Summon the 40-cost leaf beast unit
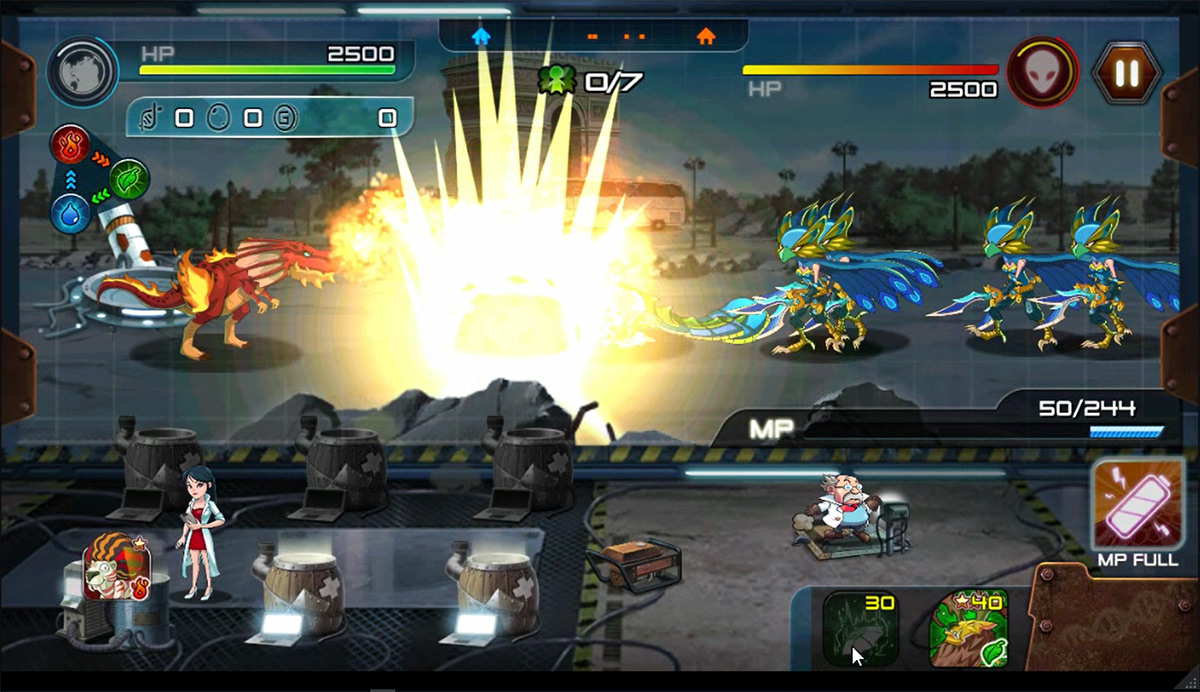Viewport: 1200px width, 692px height. (x=967, y=630)
